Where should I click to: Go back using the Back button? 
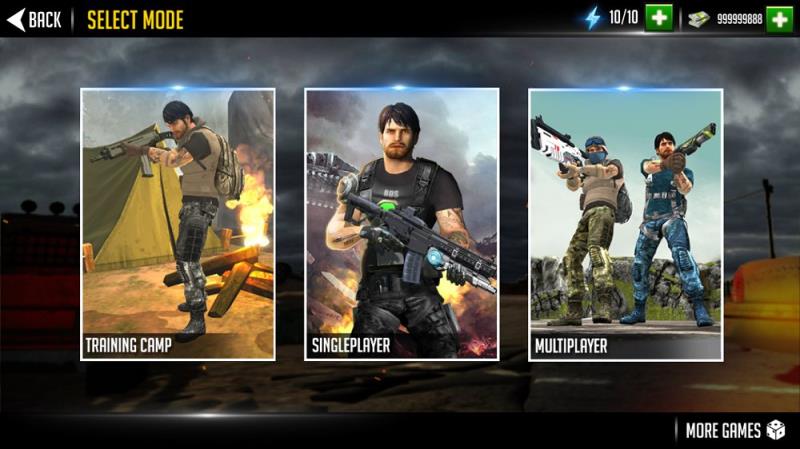pos(34,19)
